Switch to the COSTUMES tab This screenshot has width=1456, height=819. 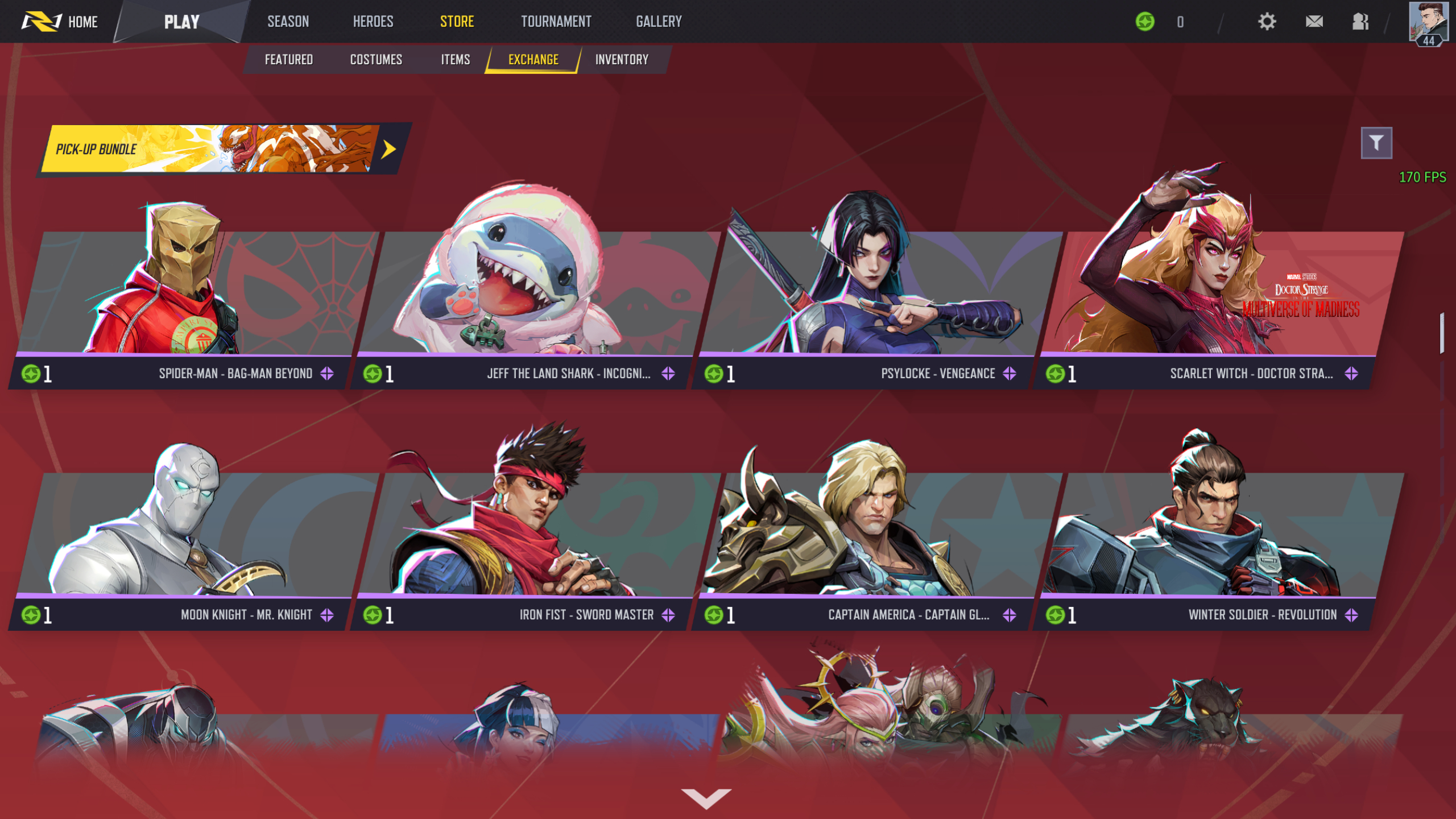377,59
